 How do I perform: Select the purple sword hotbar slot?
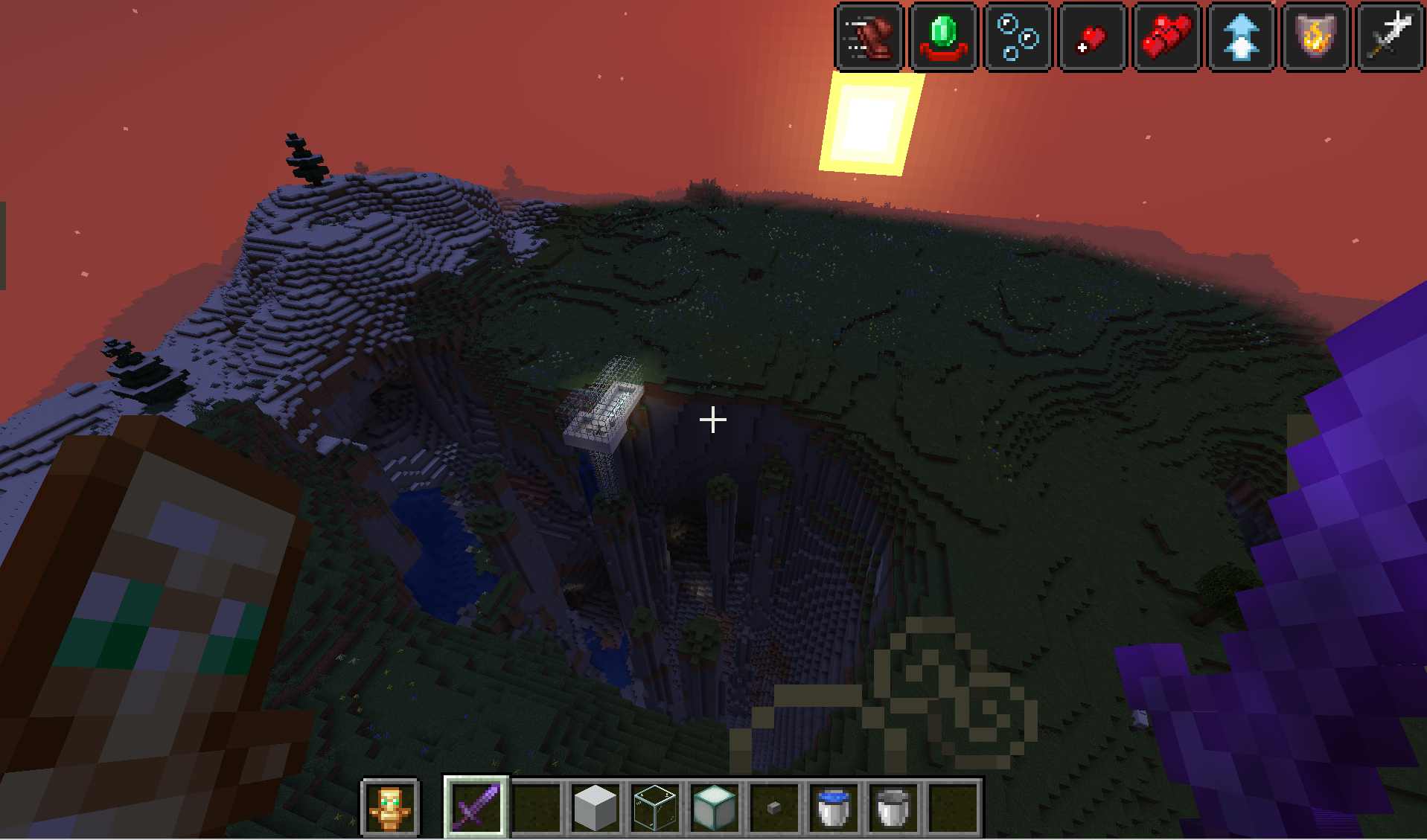(476, 807)
